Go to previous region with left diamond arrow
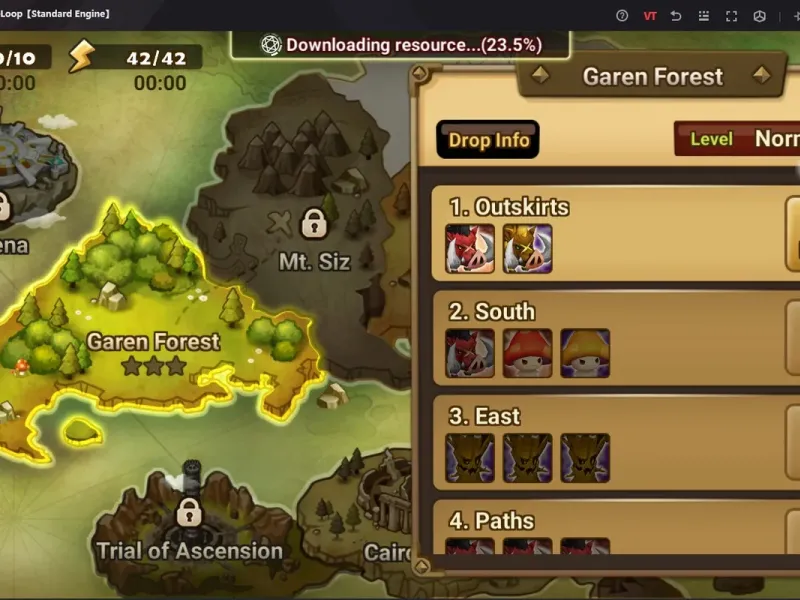Image resolution: width=800 pixels, height=600 pixels. (539, 76)
